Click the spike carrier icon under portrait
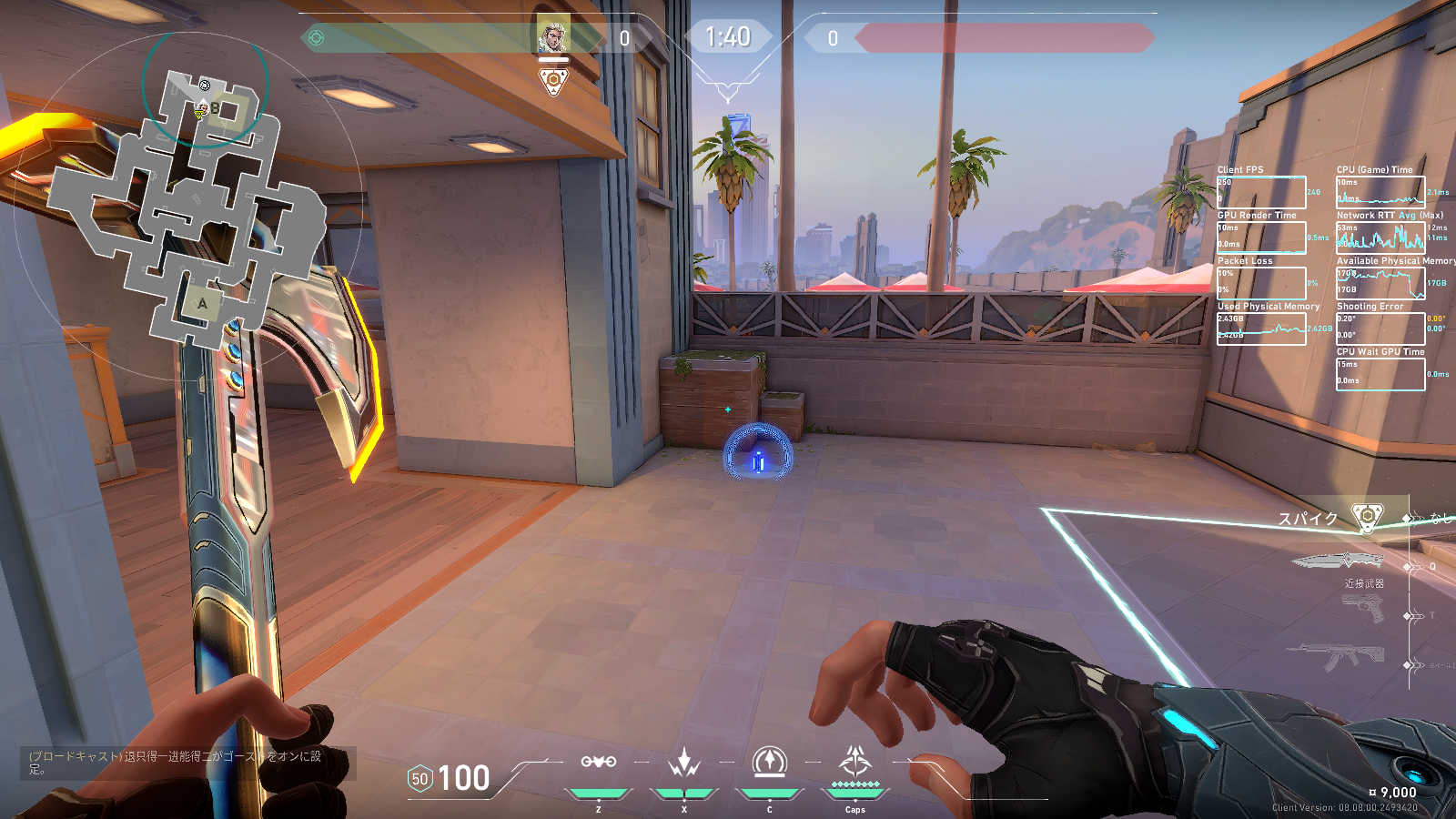This screenshot has height=819, width=1456. (553, 82)
